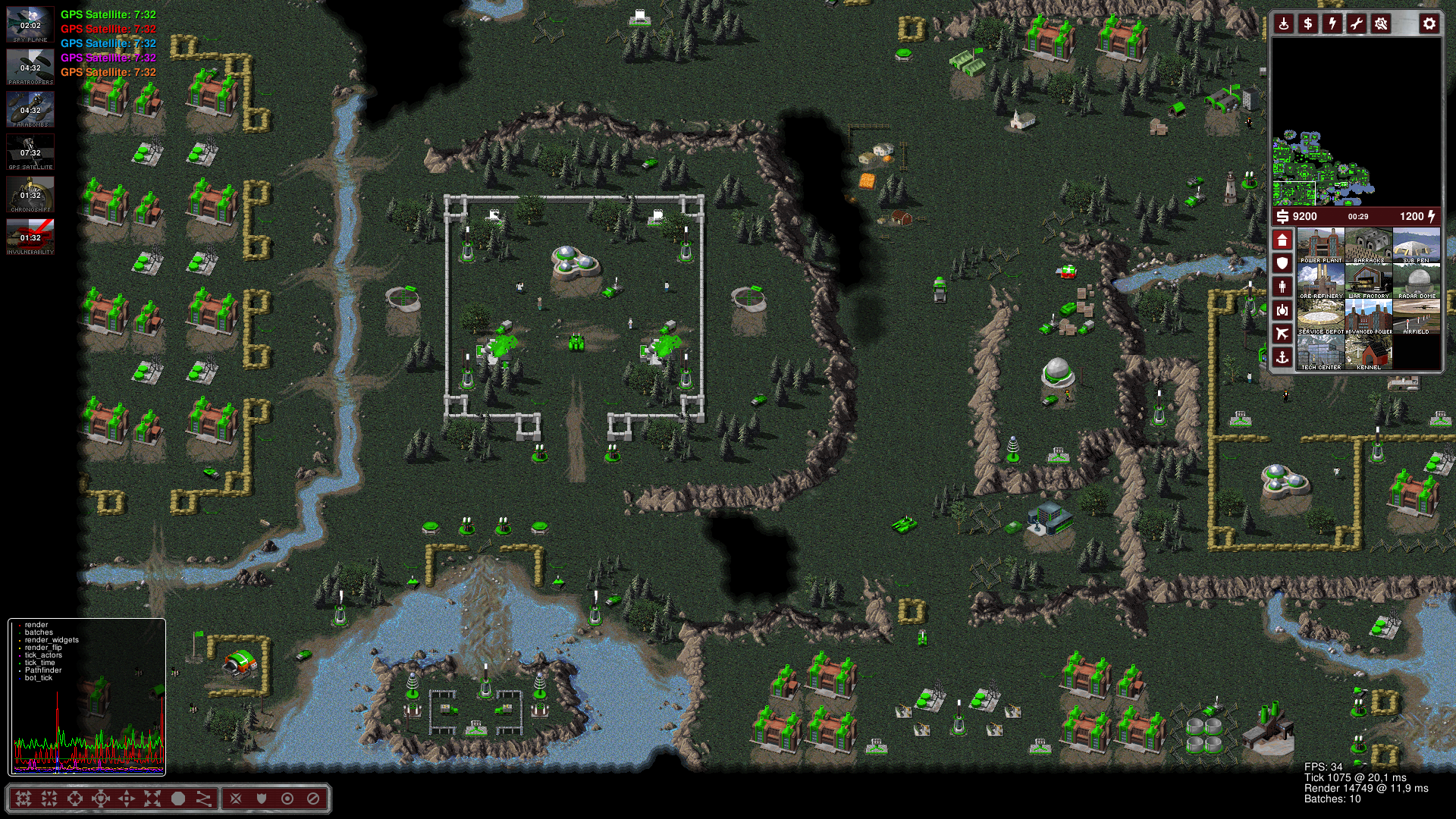
Task: Click the radar minimap
Action: pyautogui.click(x=1356, y=121)
